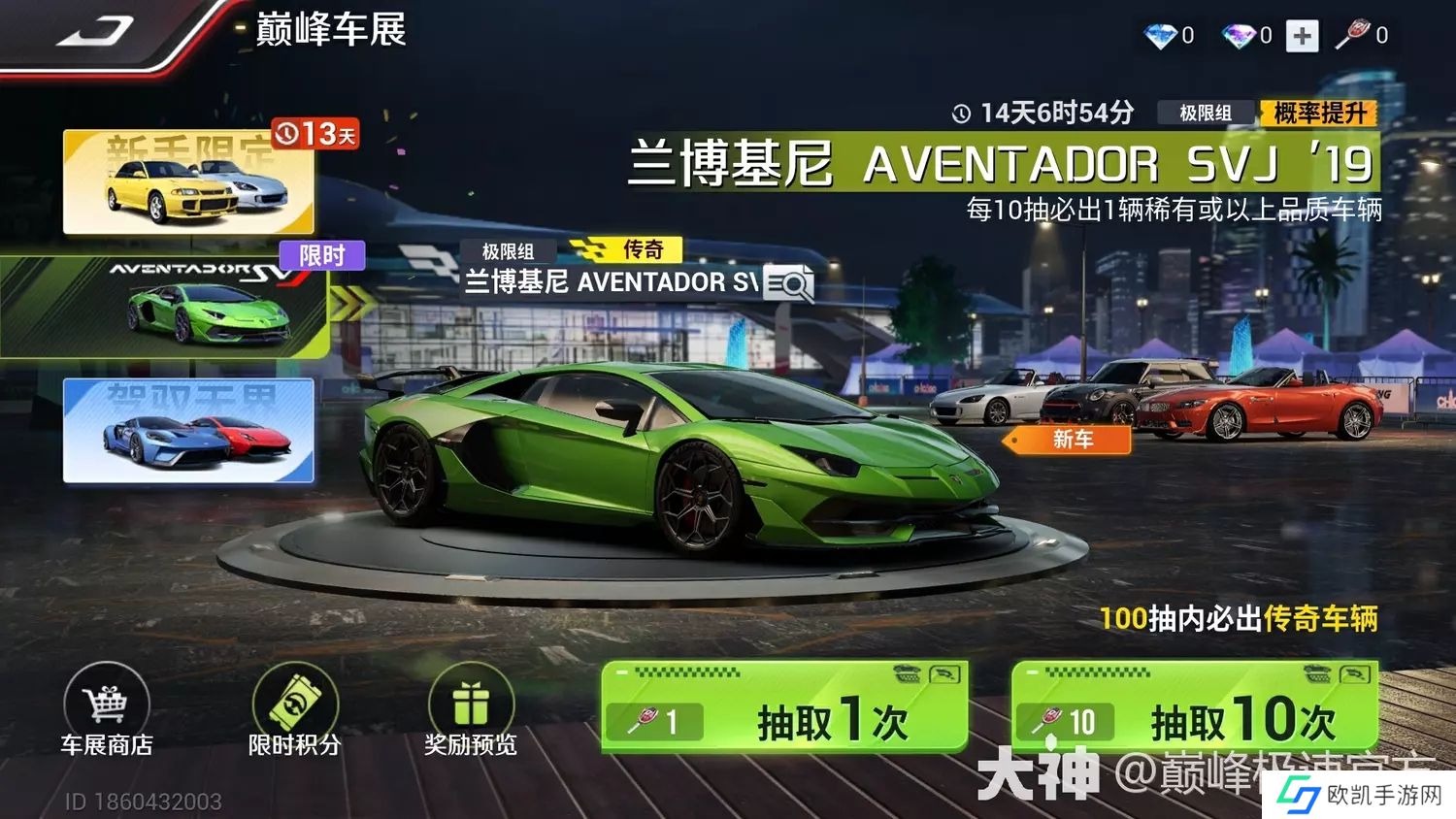Choose the Aventador SVJ limited-time banner

pos(165,307)
